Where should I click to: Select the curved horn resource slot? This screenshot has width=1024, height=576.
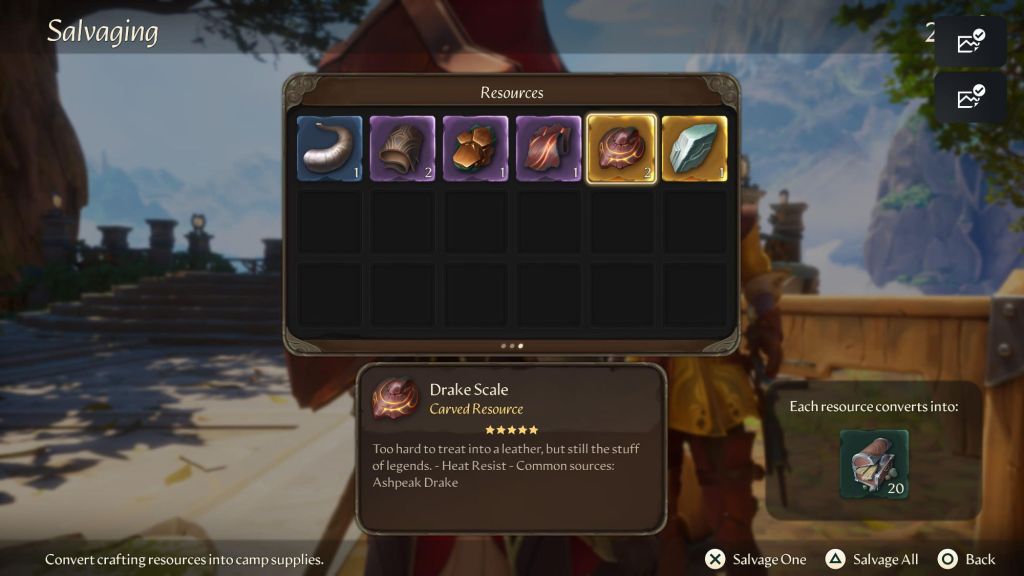[x=330, y=149]
